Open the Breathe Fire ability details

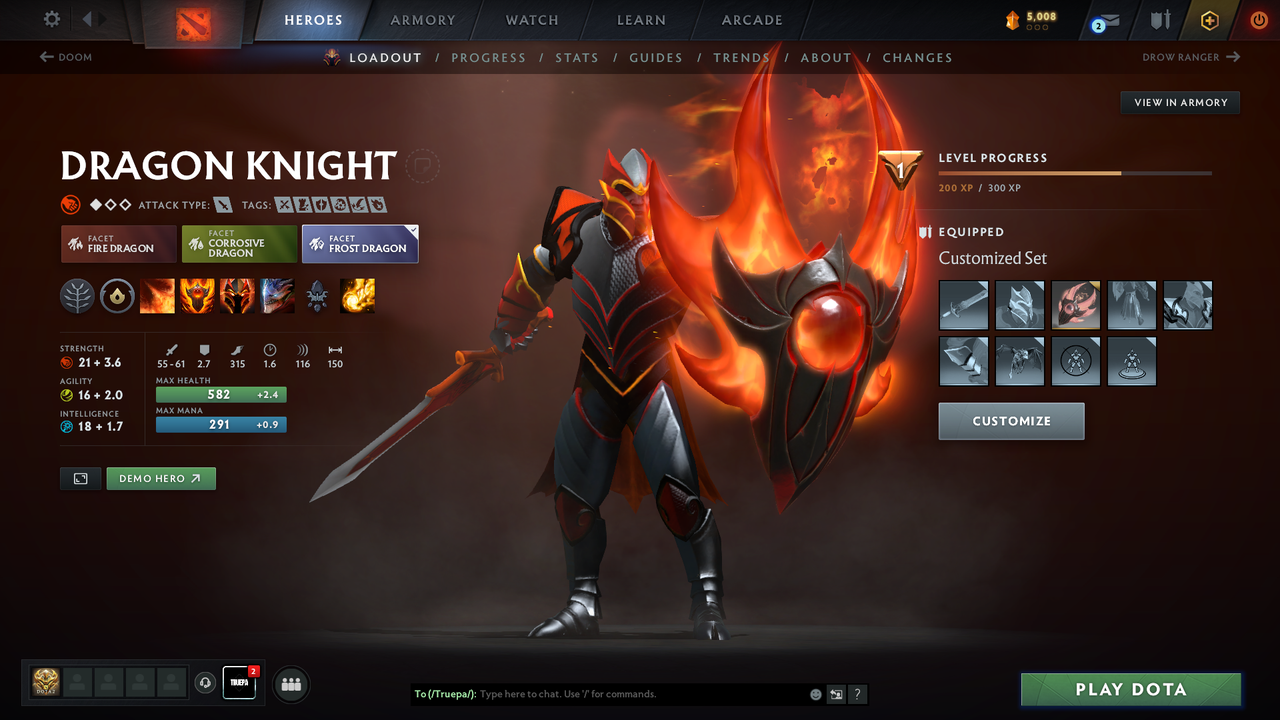tap(157, 296)
